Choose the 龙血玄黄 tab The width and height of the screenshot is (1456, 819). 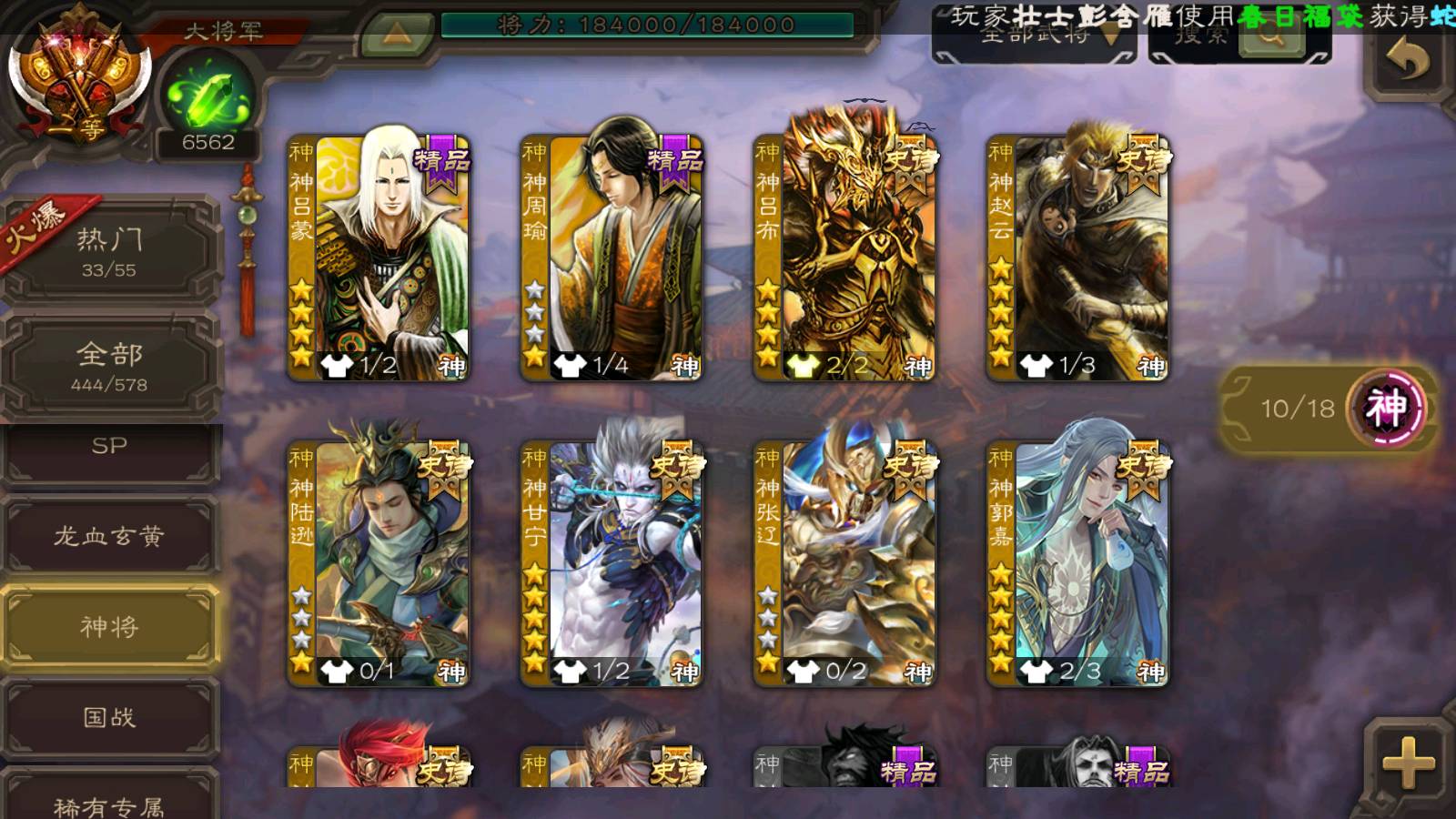coord(109,536)
